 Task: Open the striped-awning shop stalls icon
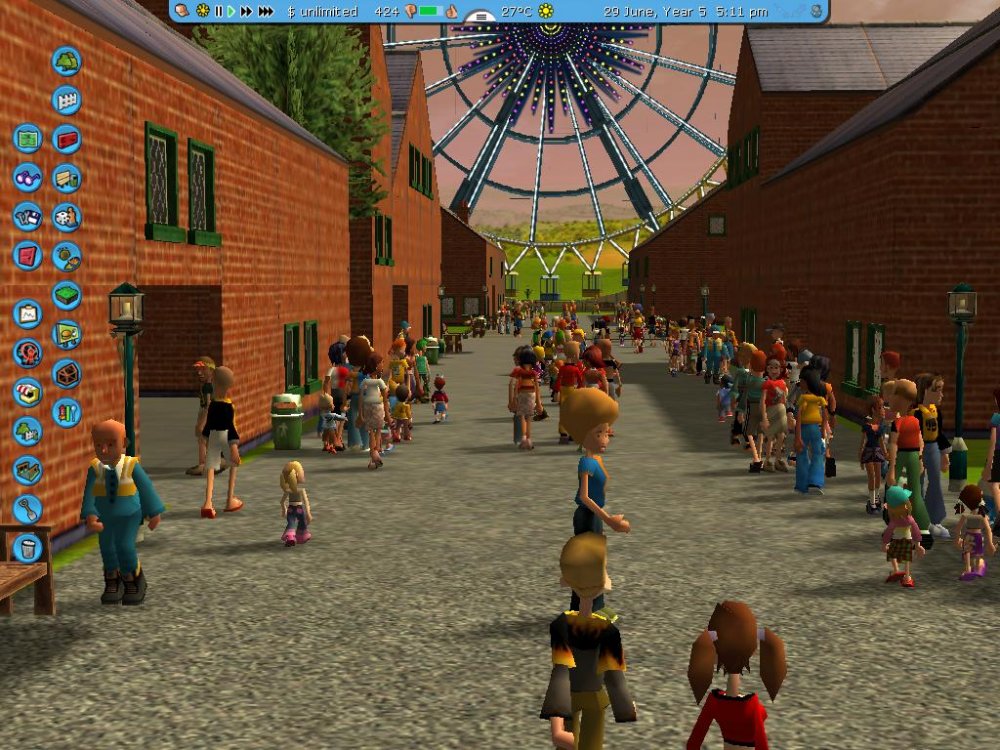(x=28, y=392)
